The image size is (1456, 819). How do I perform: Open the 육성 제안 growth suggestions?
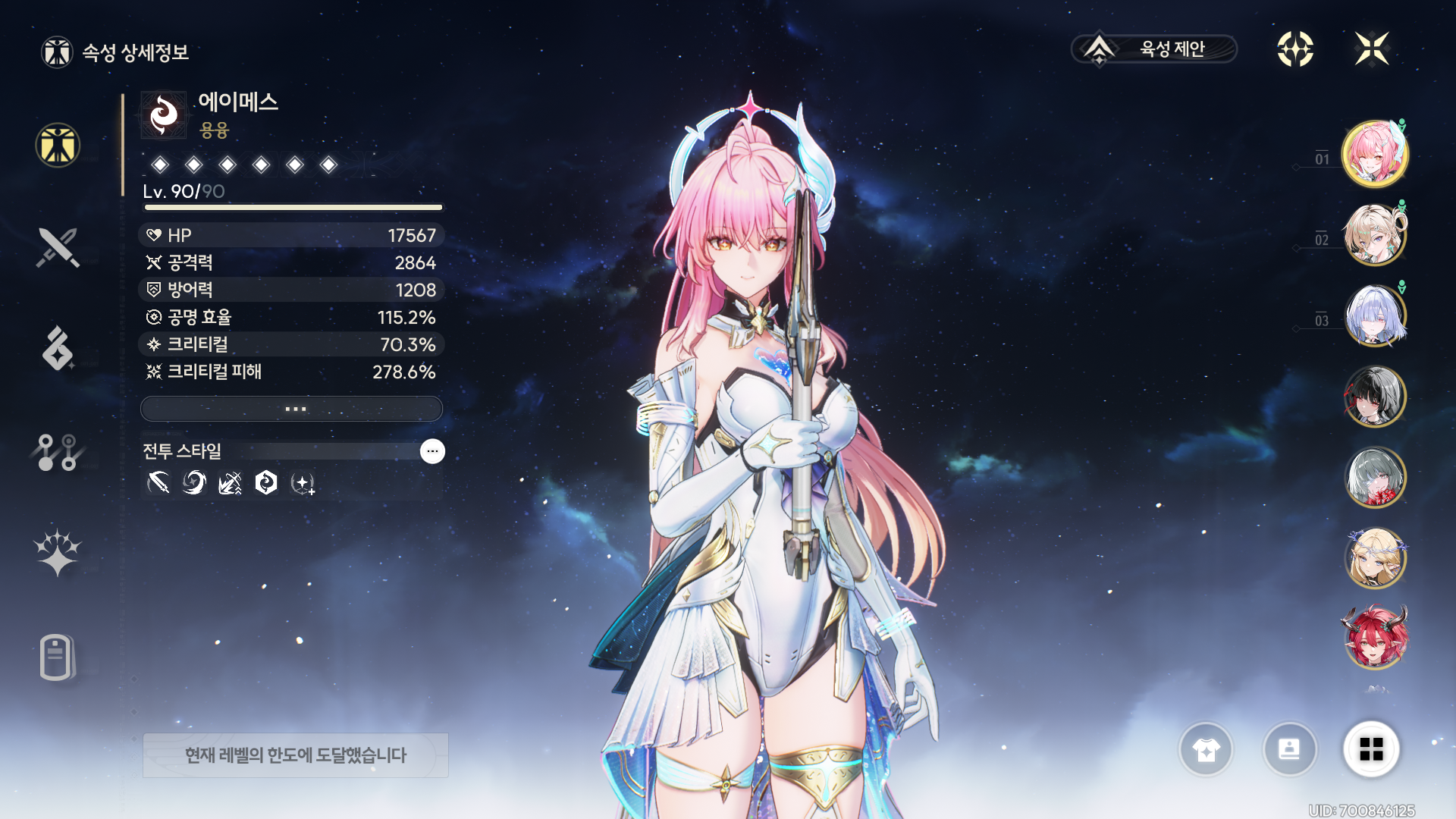pyautogui.click(x=1154, y=49)
